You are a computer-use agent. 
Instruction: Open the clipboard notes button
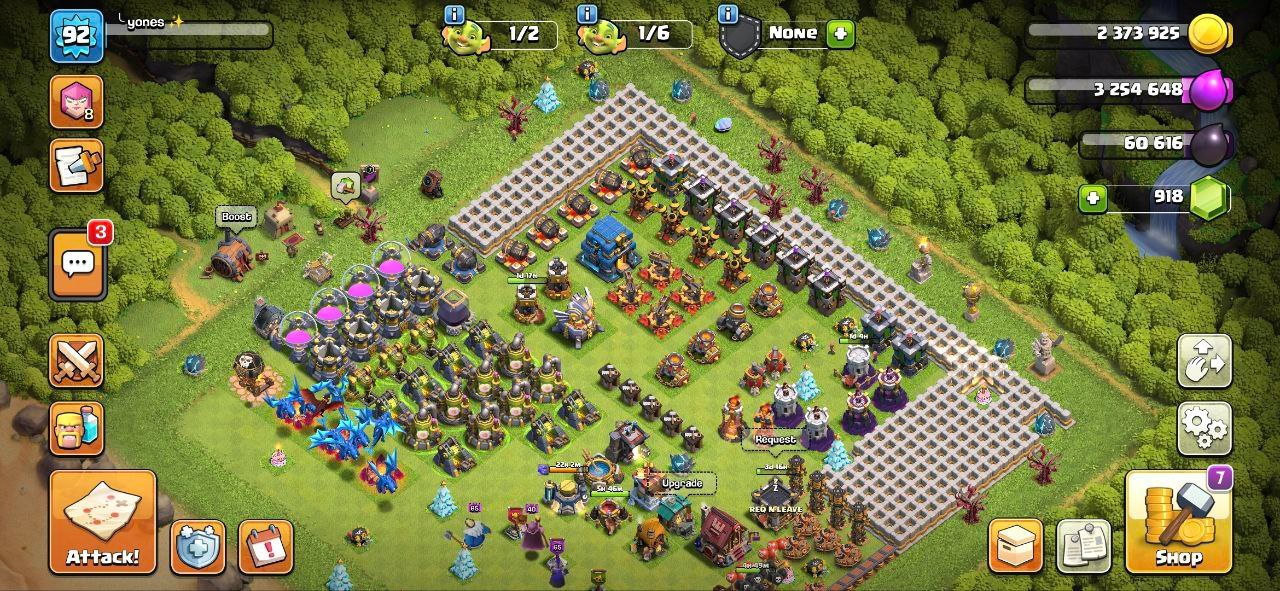click(x=1083, y=546)
